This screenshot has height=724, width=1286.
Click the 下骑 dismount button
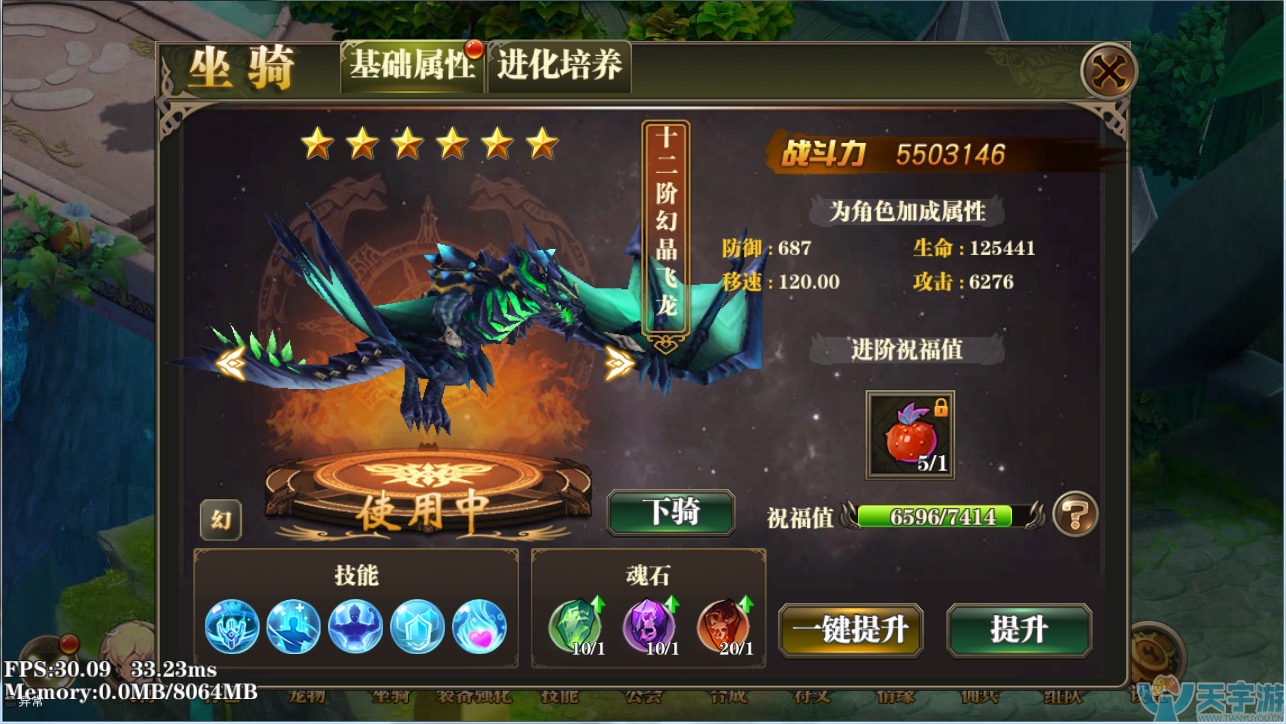click(671, 512)
